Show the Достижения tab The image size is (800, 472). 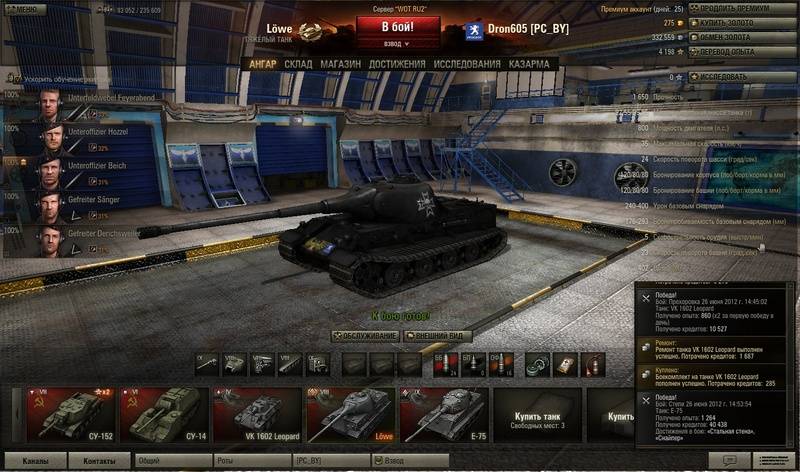397,64
